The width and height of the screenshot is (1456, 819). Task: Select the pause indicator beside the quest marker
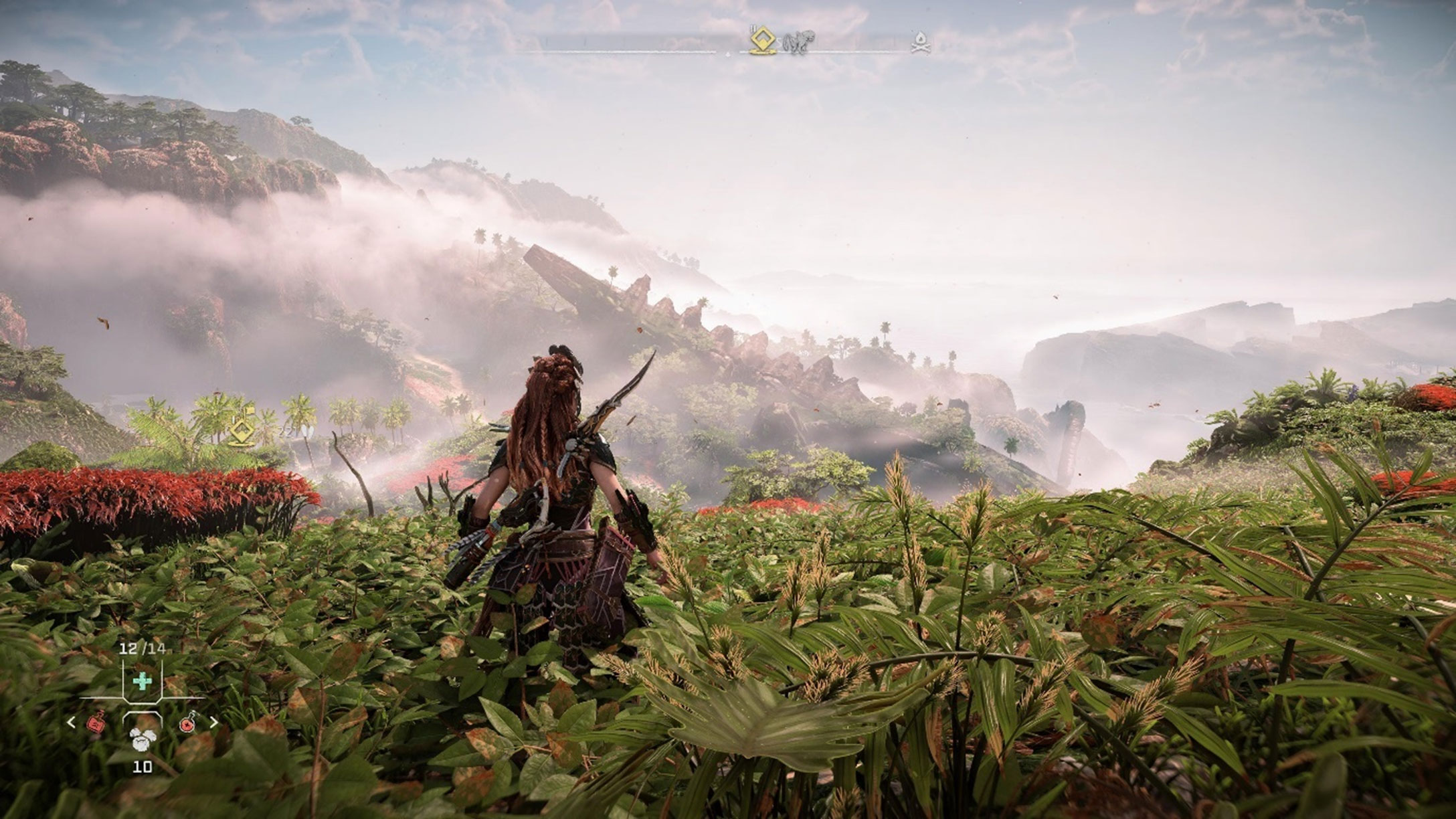(x=751, y=28)
